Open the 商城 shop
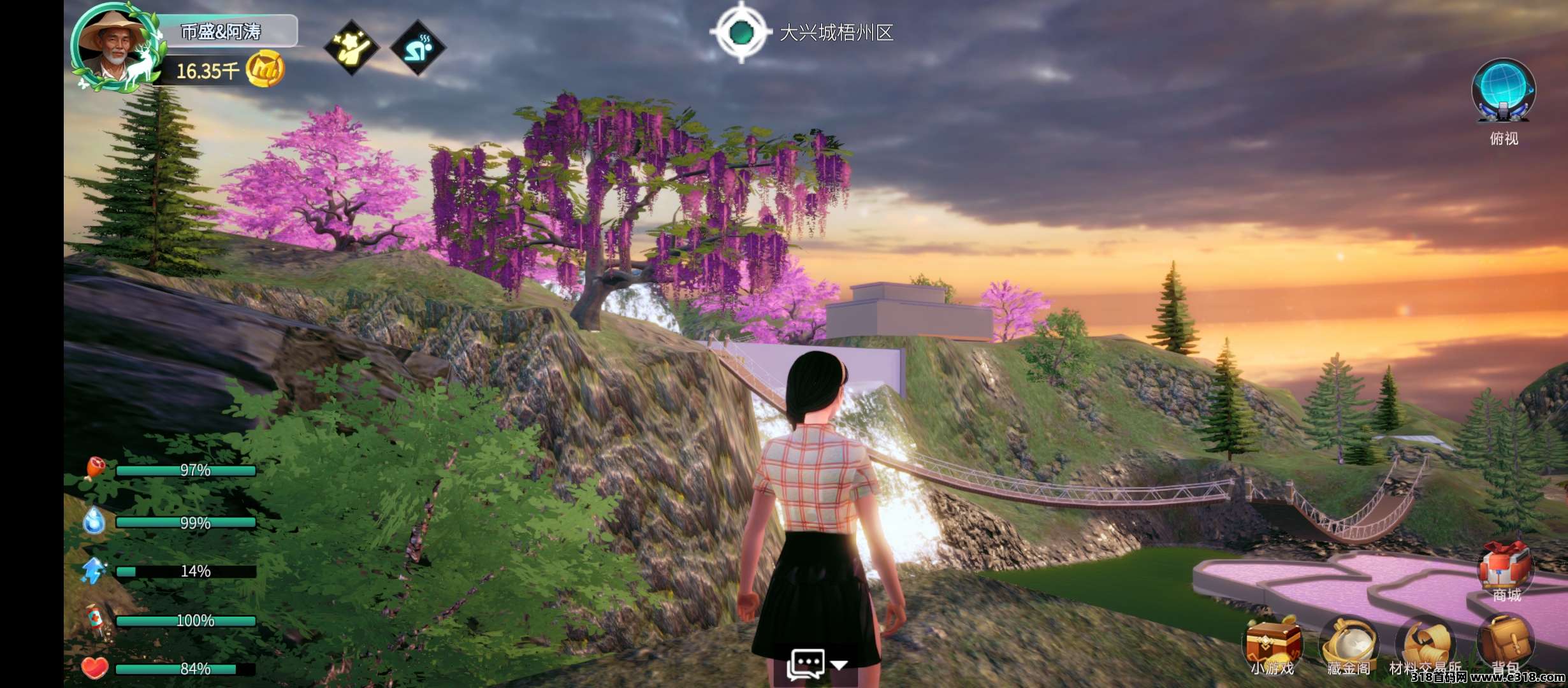The height and width of the screenshot is (688, 1568). tap(1506, 568)
